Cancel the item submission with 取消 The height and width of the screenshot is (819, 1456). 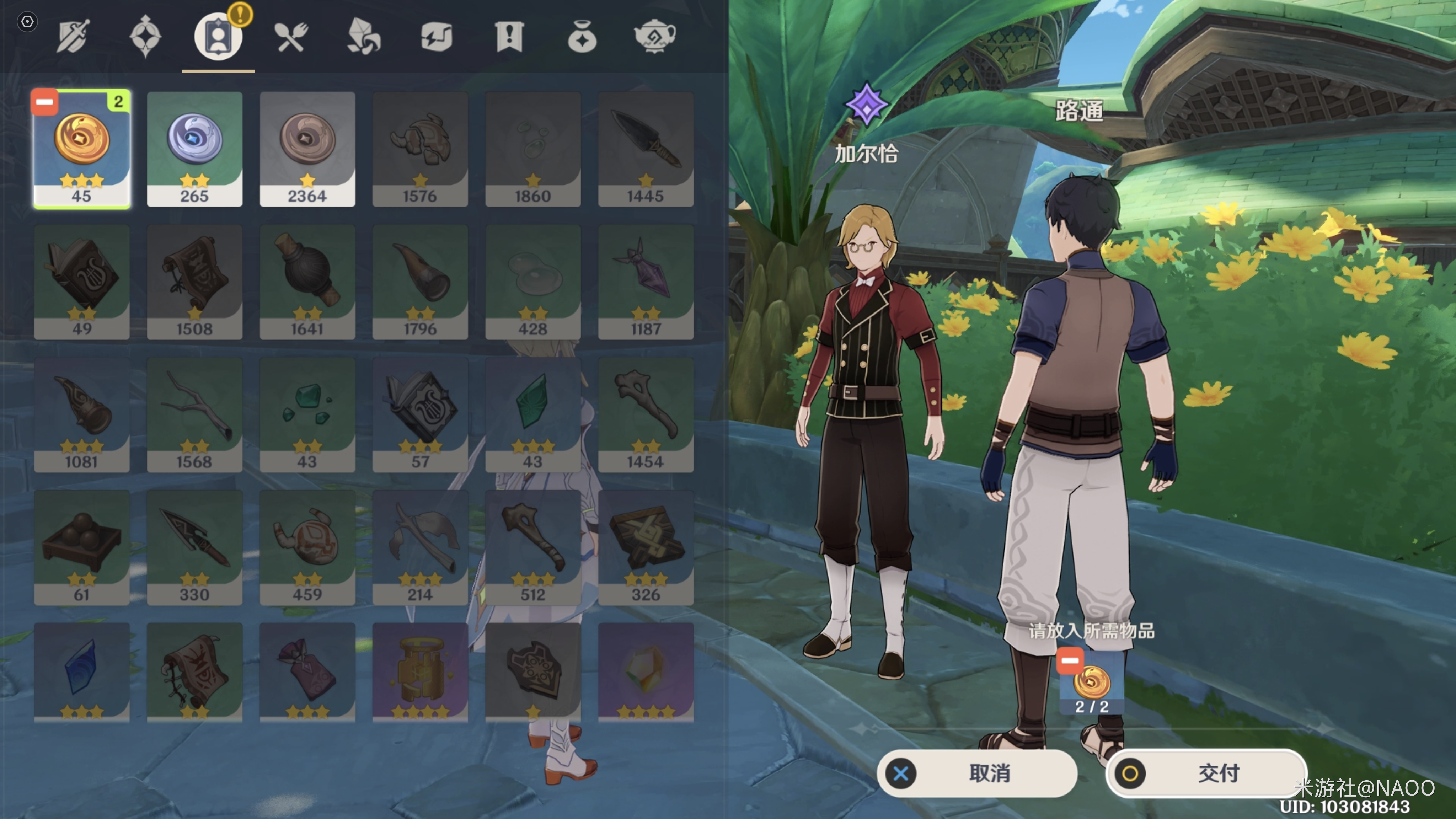pyautogui.click(x=977, y=773)
